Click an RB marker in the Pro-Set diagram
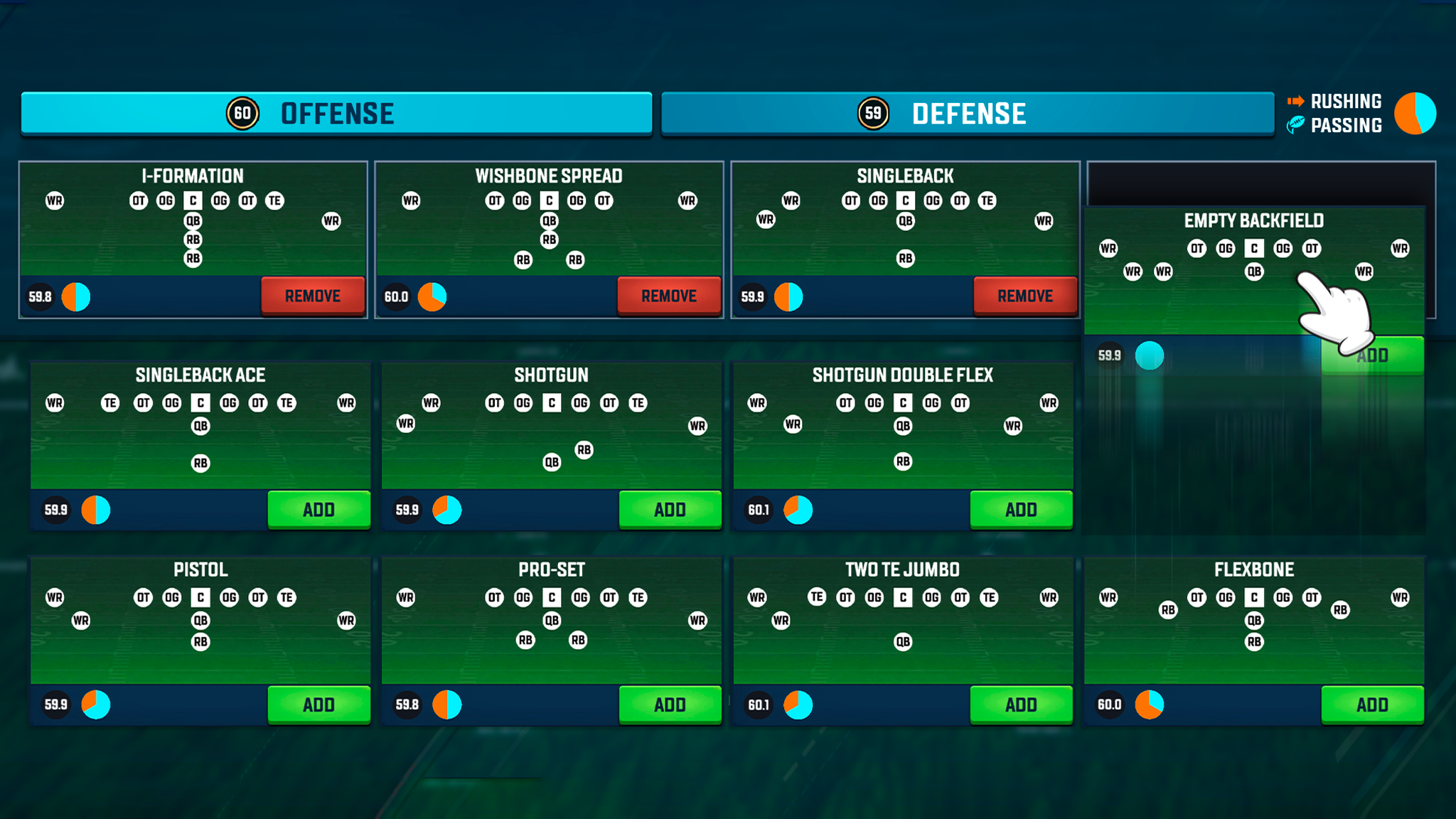Screen dimensions: 1456x819 pos(525,641)
